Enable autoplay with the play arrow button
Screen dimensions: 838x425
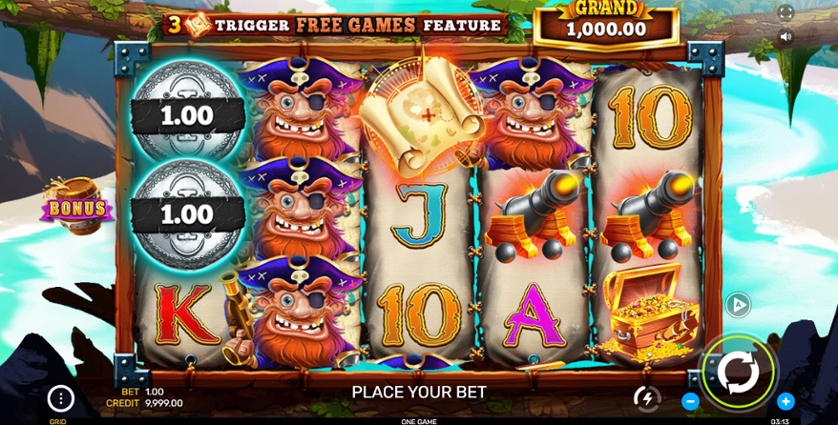(x=738, y=305)
